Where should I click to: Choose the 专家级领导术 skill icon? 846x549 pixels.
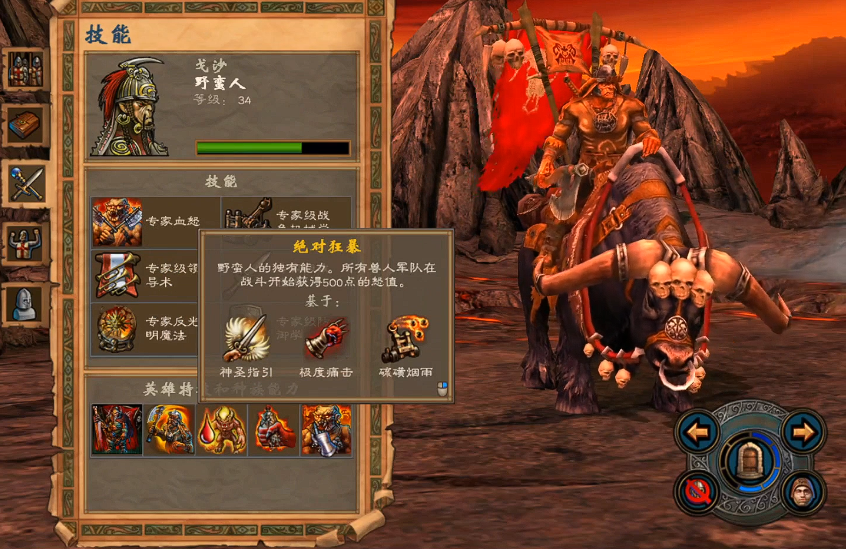pos(117,275)
